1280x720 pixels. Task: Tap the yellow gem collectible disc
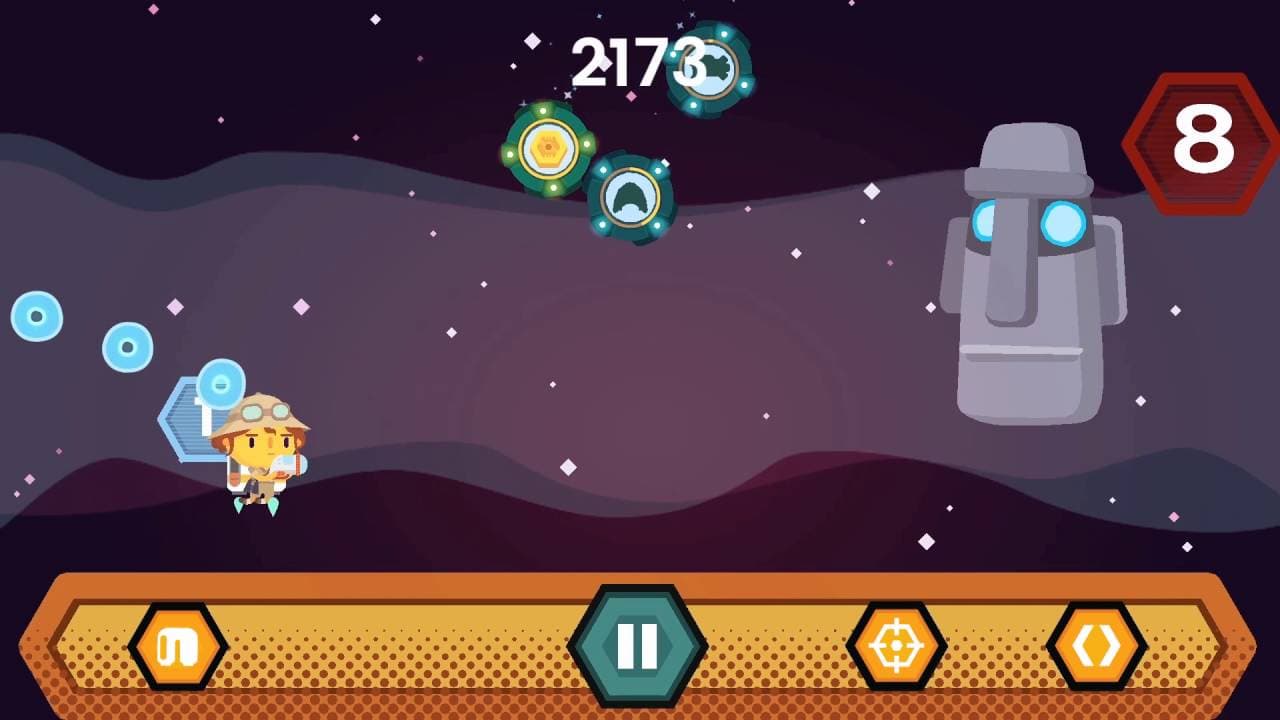pyautogui.click(x=548, y=147)
